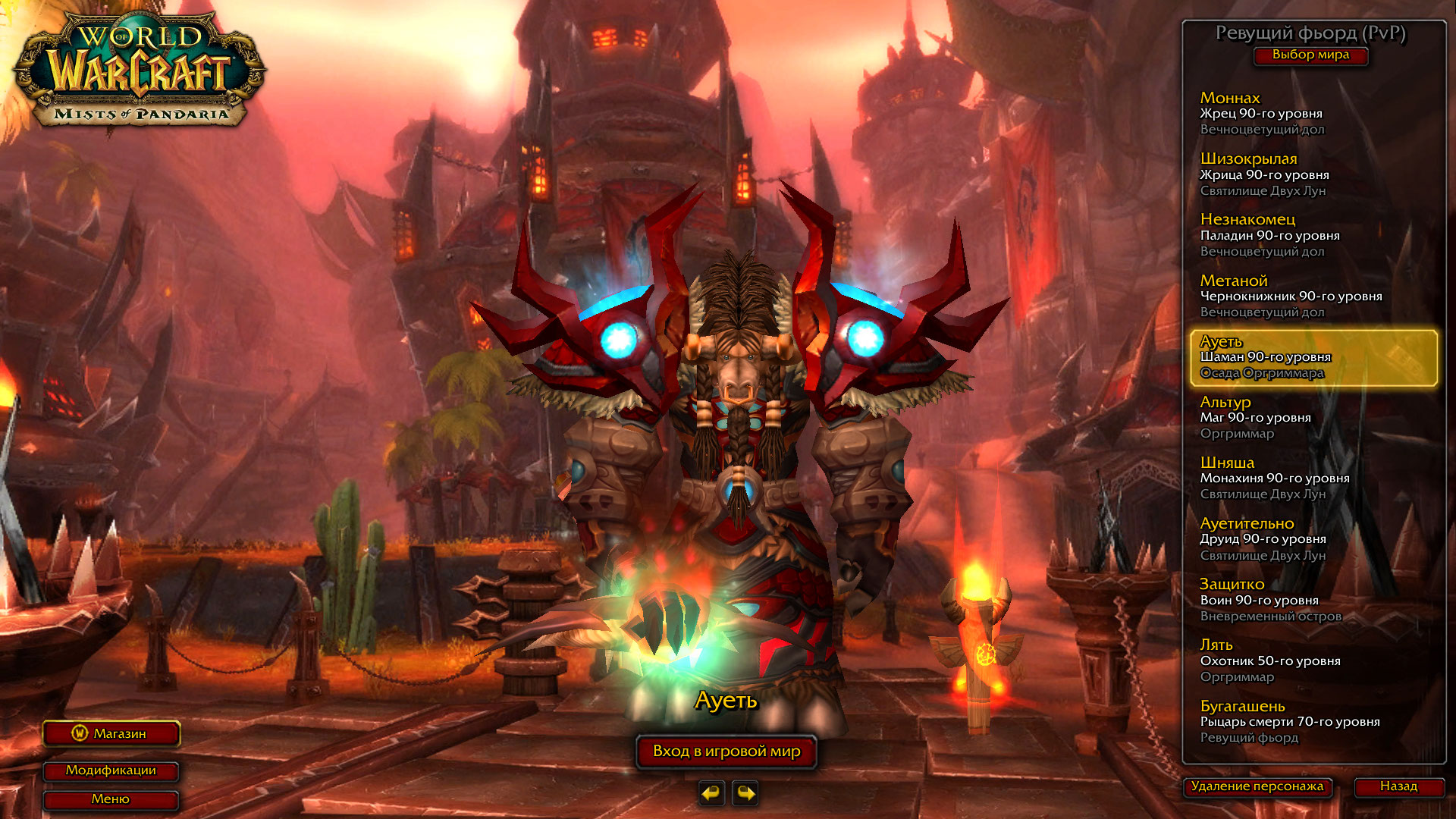Open the "Меню" button
1456x819 pixels.
click(x=111, y=799)
